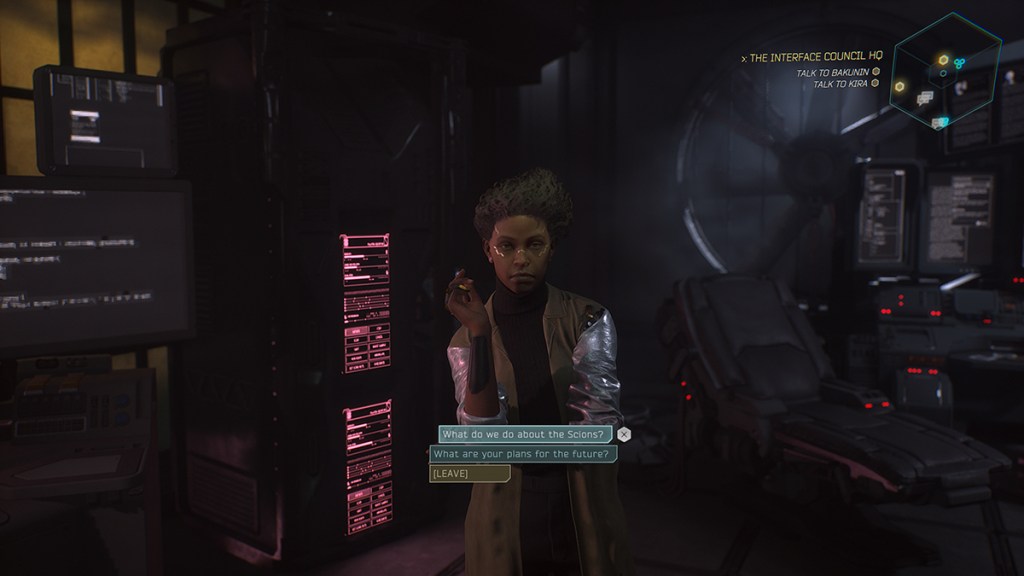
Task: Select the [LEAVE] dialogue option
Action: 469,473
